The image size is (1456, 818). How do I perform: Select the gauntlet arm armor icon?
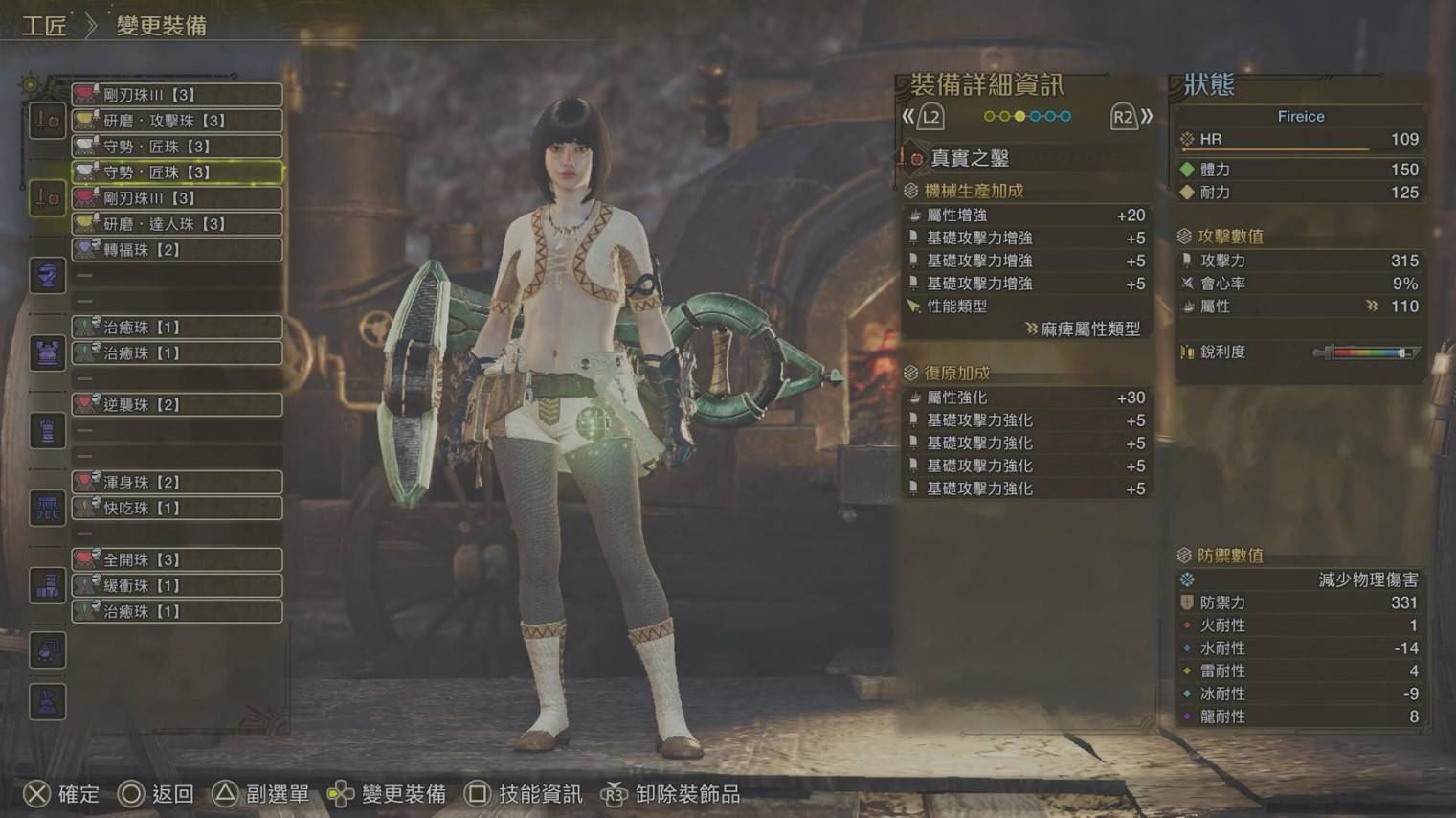coord(47,431)
